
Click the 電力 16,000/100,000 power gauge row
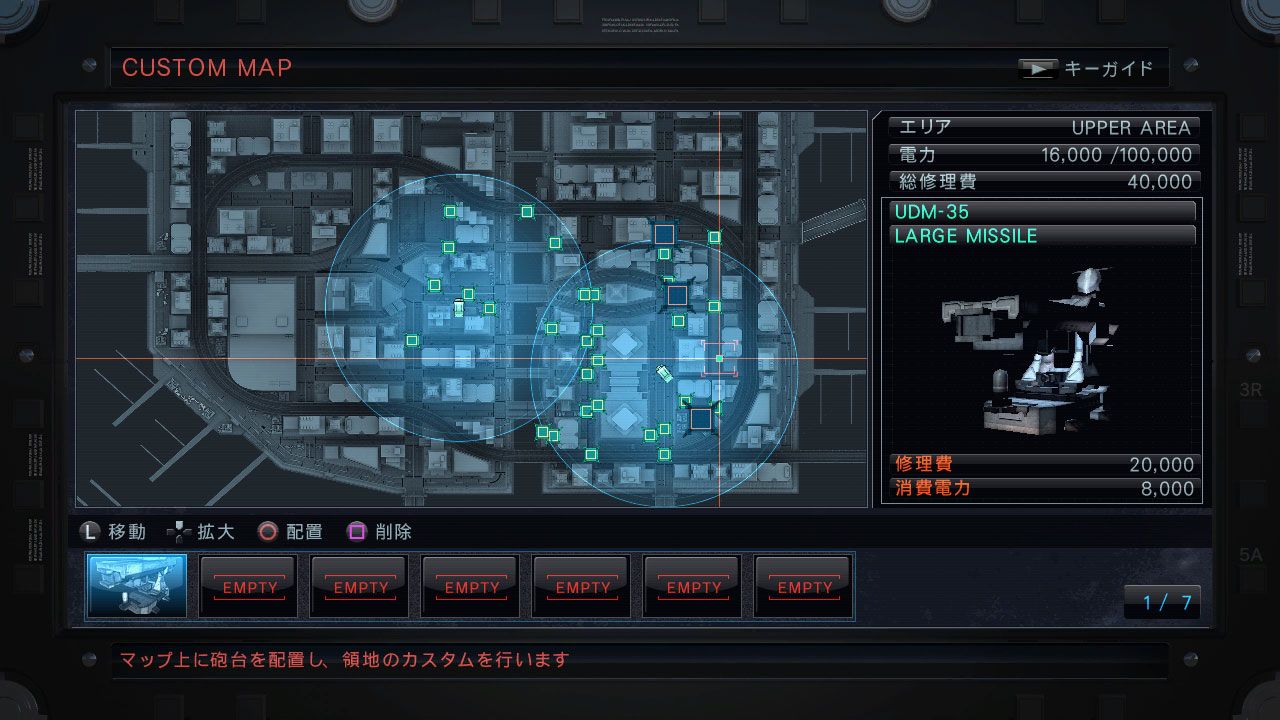1043,154
